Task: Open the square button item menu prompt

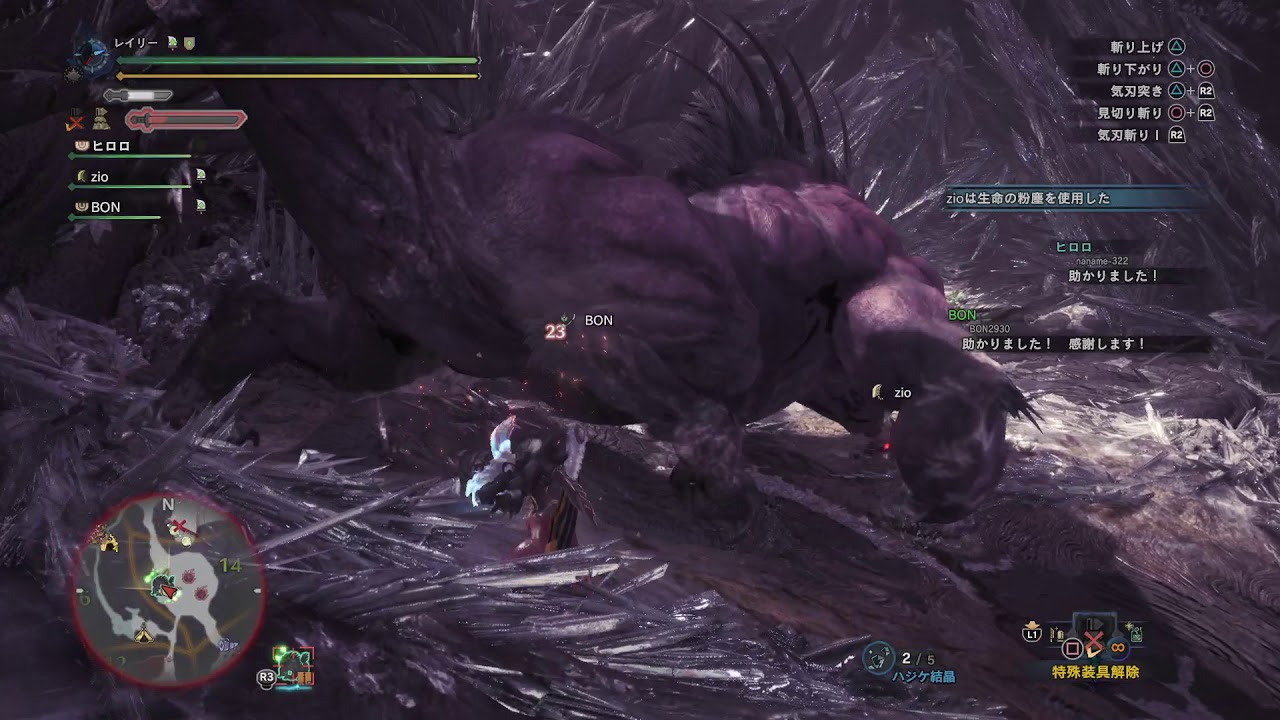Action: tap(1073, 646)
